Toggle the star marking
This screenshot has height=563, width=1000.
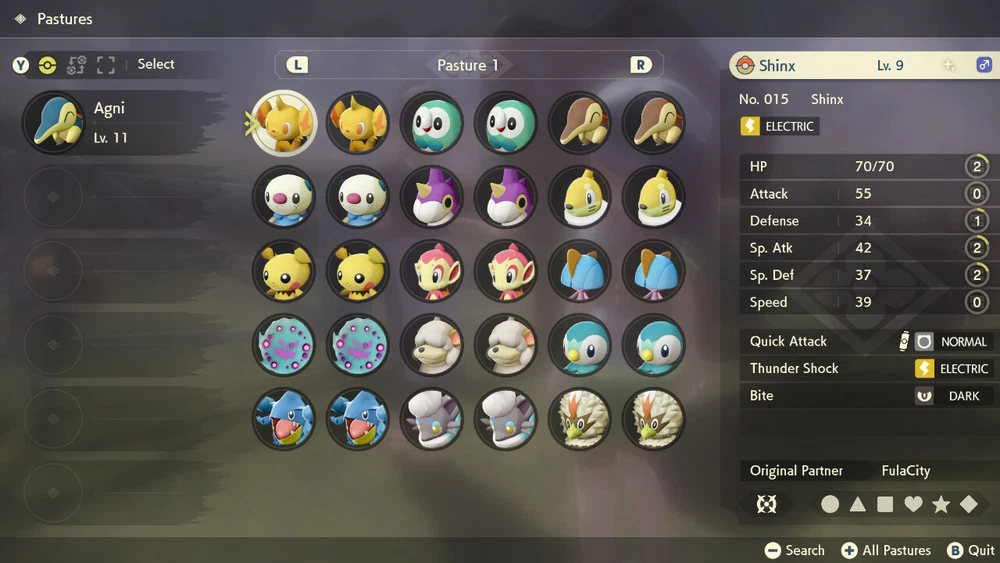point(941,505)
